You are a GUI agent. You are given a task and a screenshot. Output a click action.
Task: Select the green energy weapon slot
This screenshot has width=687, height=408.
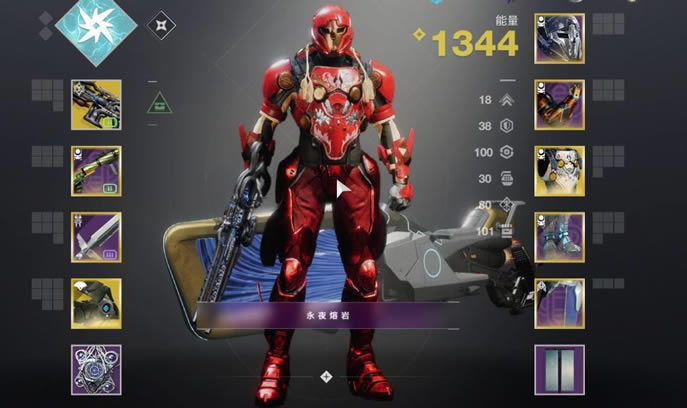click(96, 171)
